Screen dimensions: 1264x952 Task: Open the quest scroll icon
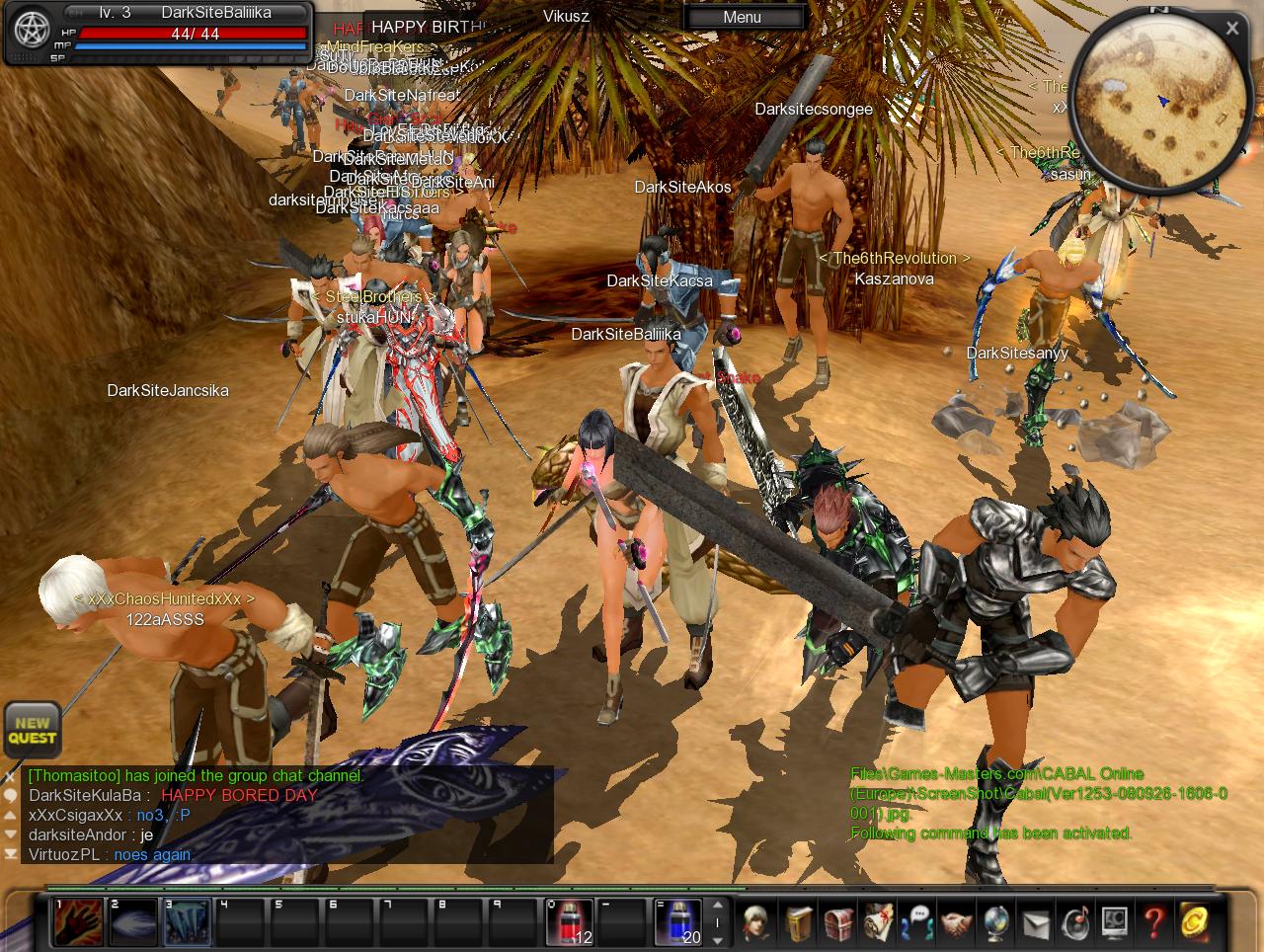pos(878,922)
